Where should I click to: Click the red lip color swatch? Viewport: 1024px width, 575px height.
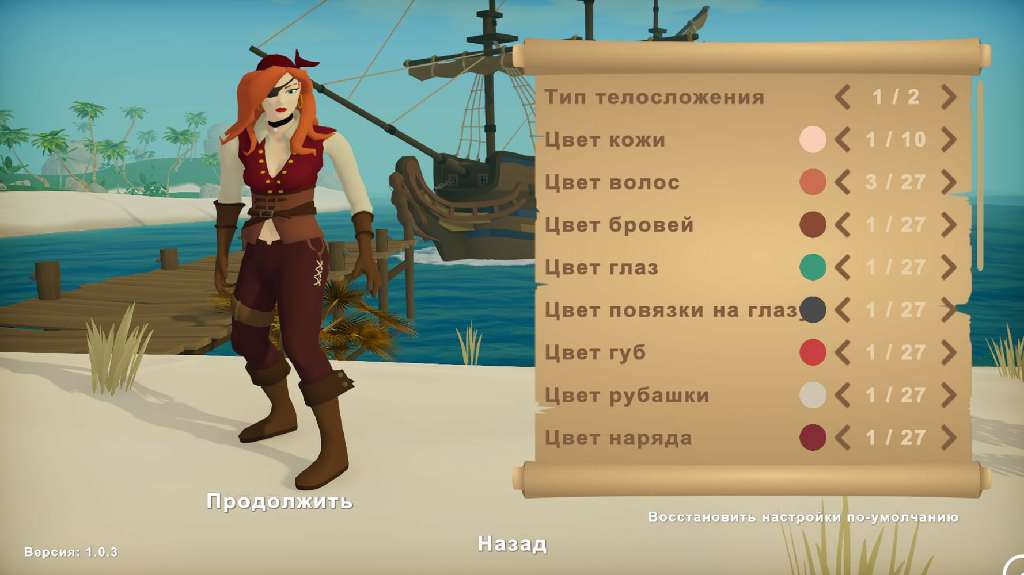click(x=813, y=353)
